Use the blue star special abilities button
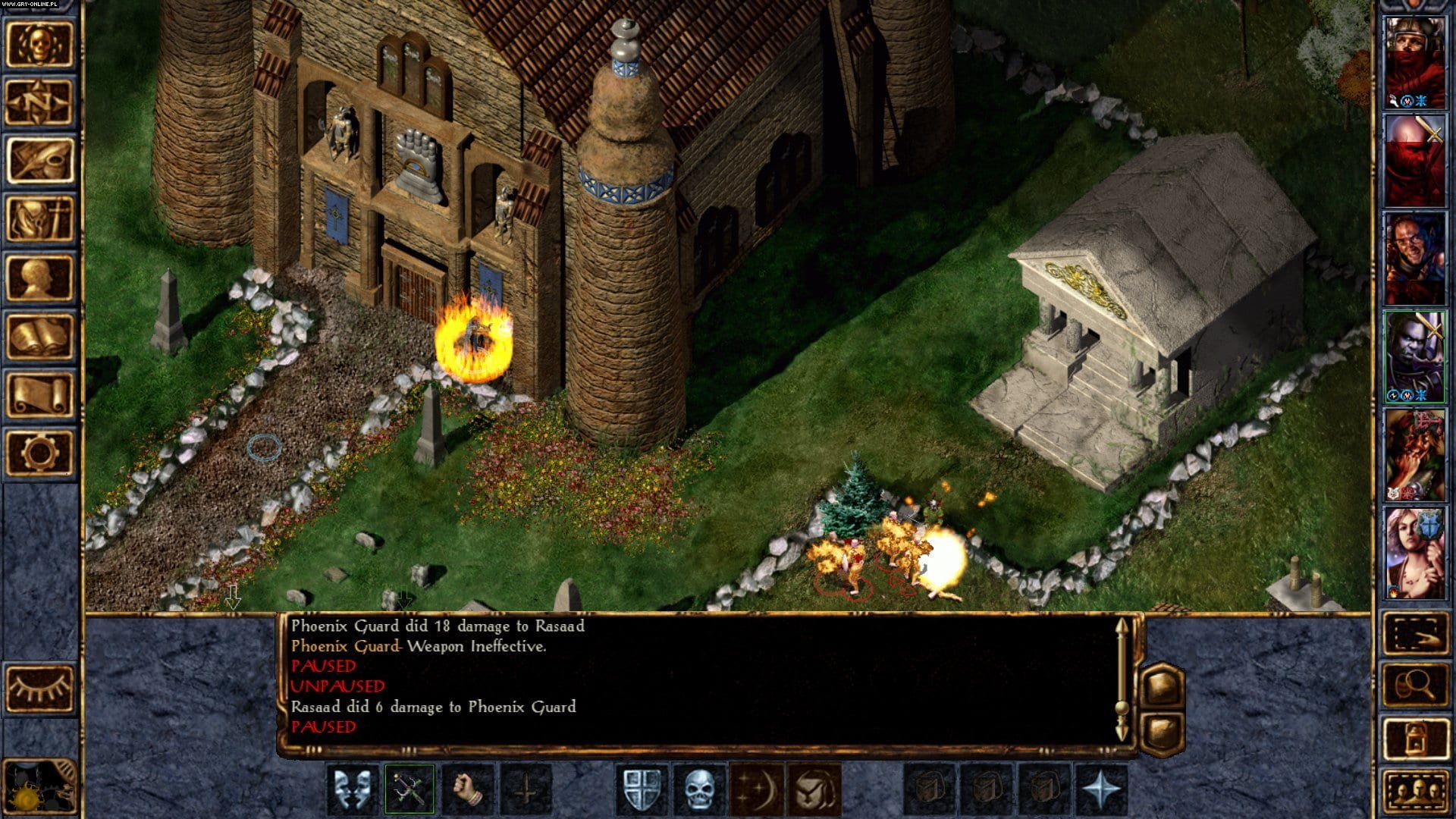The width and height of the screenshot is (1456, 819). pos(1101,789)
